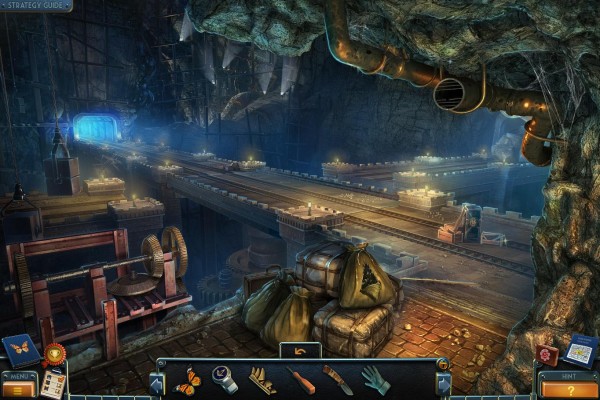Click the inventory lock toggle
The image size is (600, 400).
pos(443,364)
